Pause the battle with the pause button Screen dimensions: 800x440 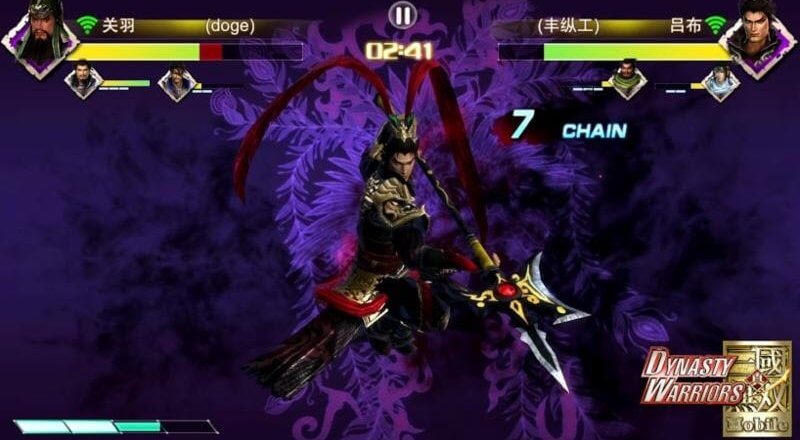coord(401,15)
